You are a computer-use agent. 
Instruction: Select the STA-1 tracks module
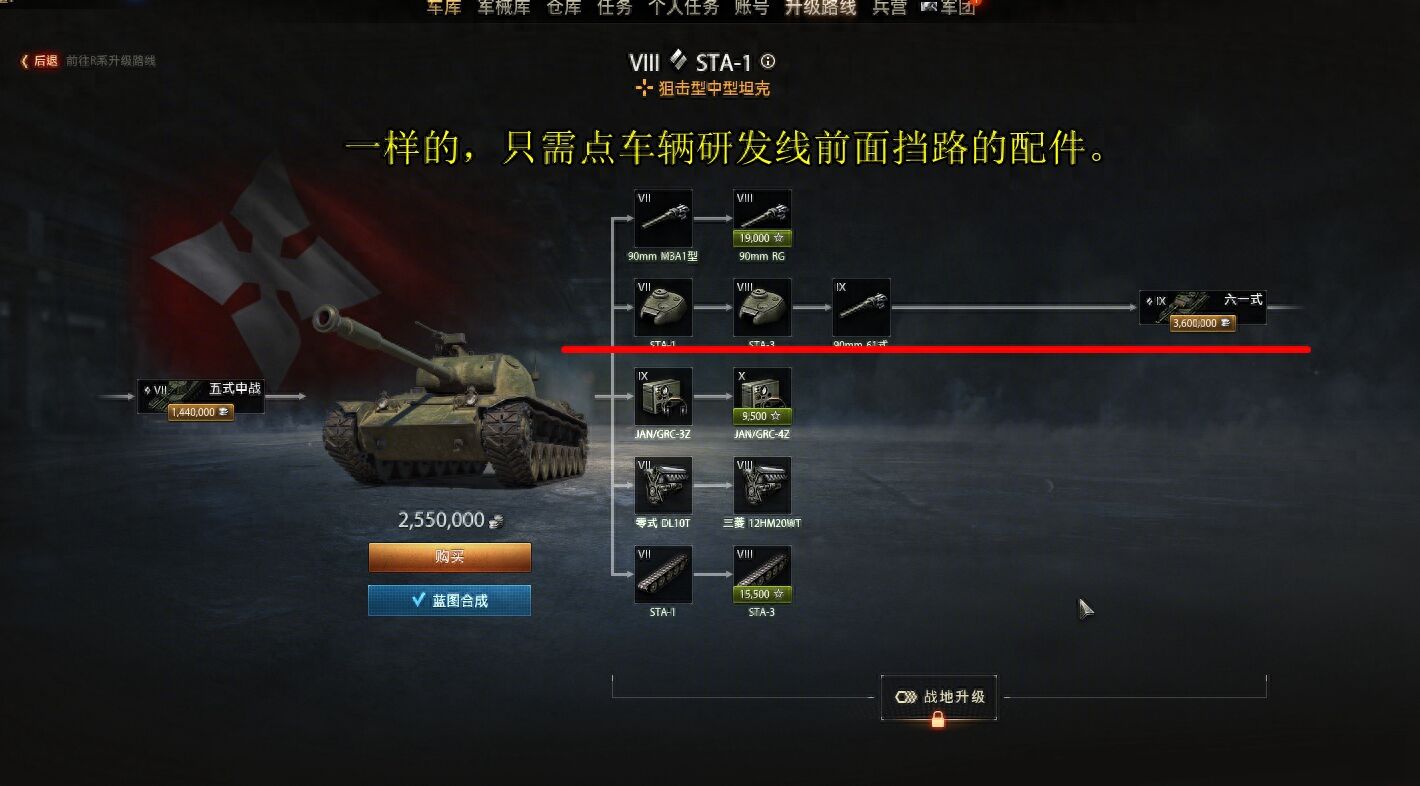click(x=662, y=572)
